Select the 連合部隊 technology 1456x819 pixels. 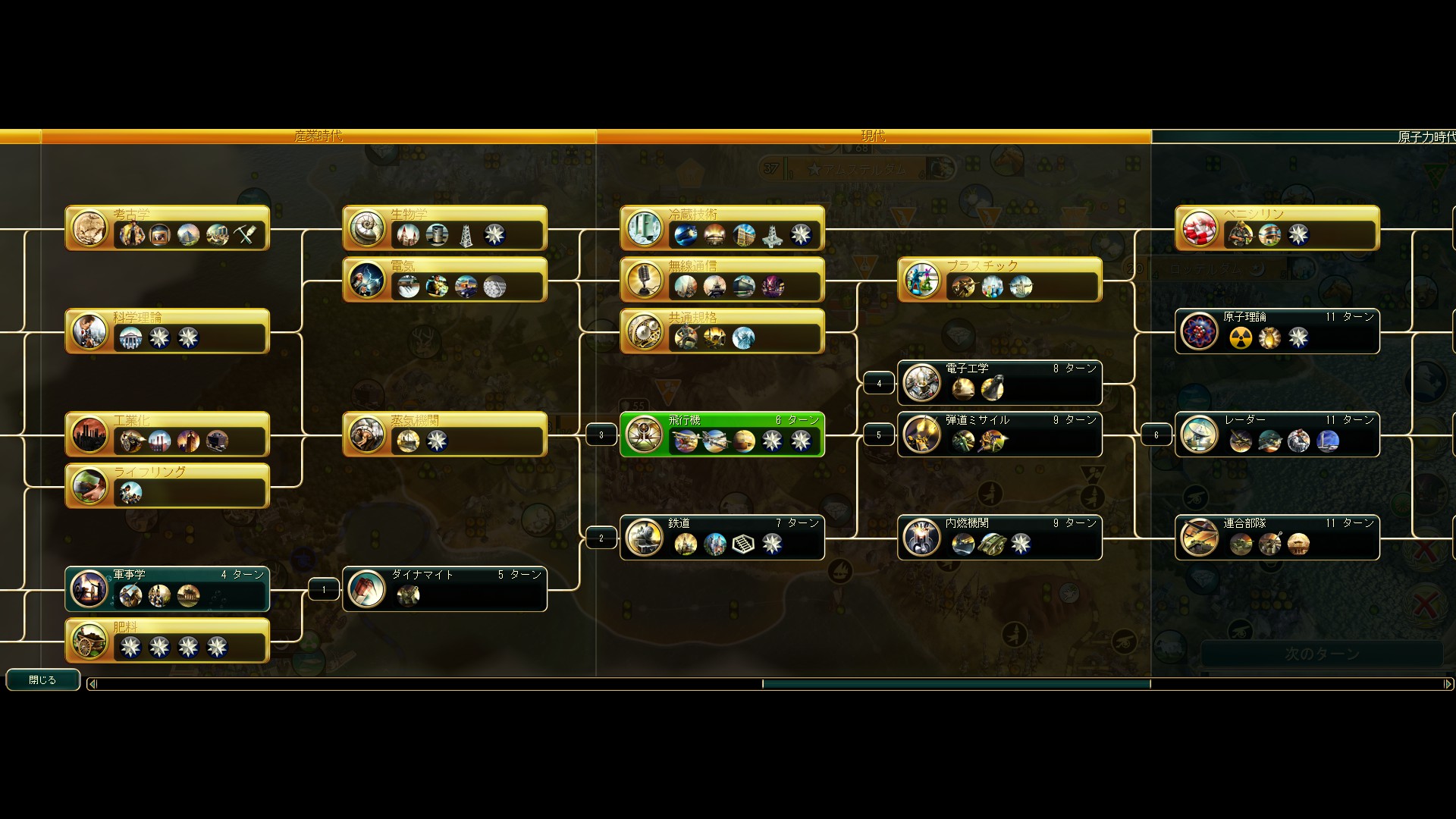1277,538
